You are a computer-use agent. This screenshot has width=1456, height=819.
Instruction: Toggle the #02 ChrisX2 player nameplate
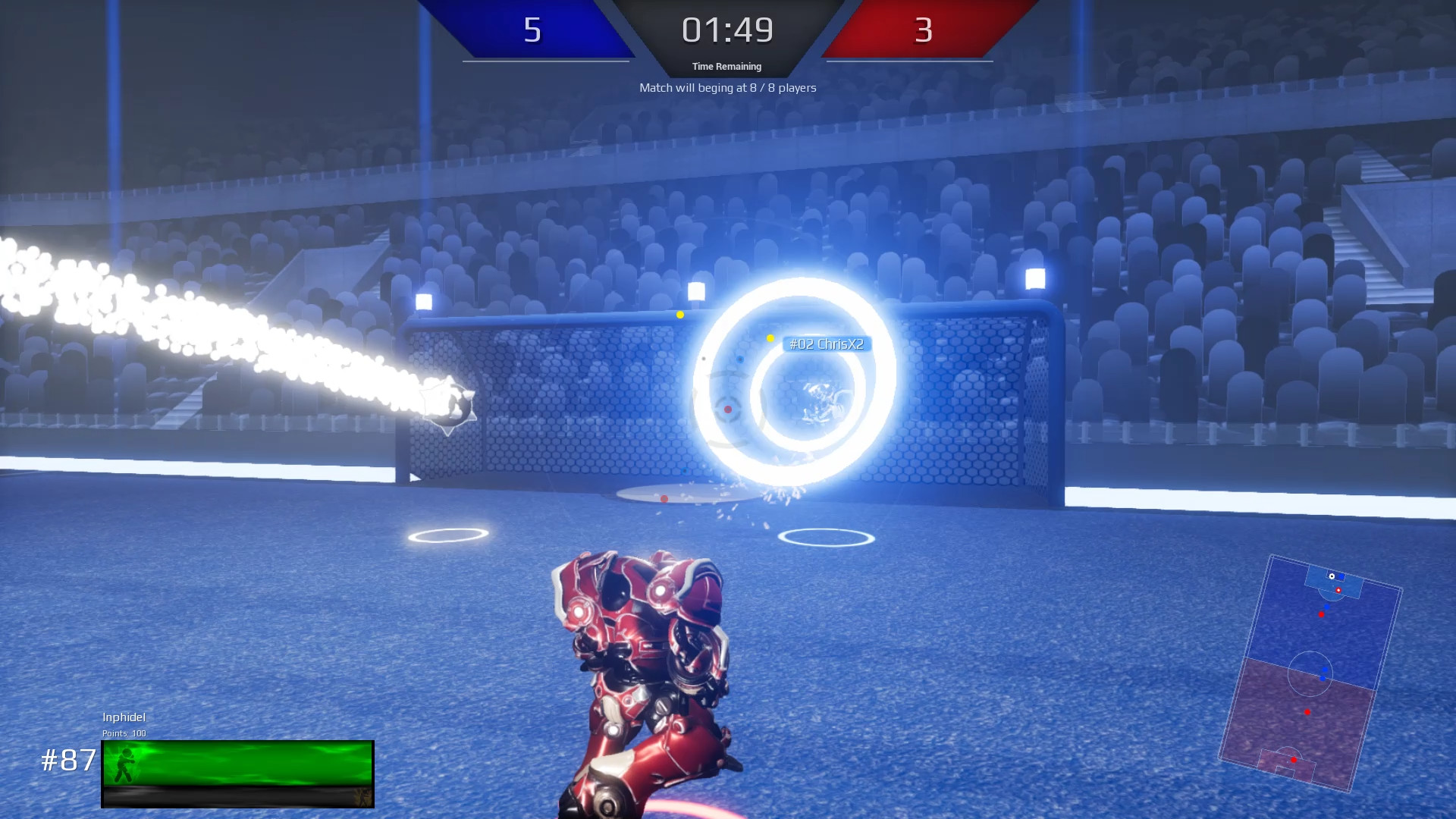click(827, 343)
